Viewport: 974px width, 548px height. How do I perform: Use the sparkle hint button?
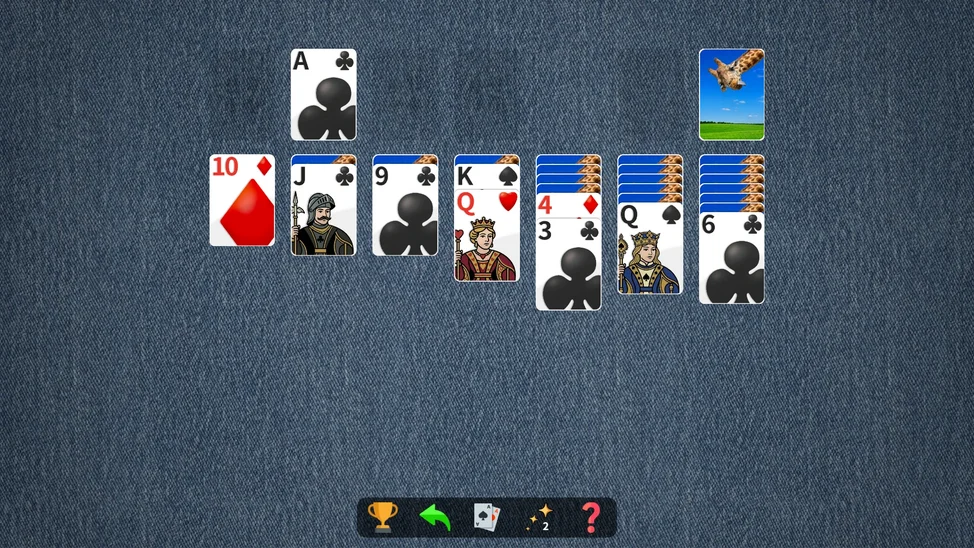pos(540,517)
